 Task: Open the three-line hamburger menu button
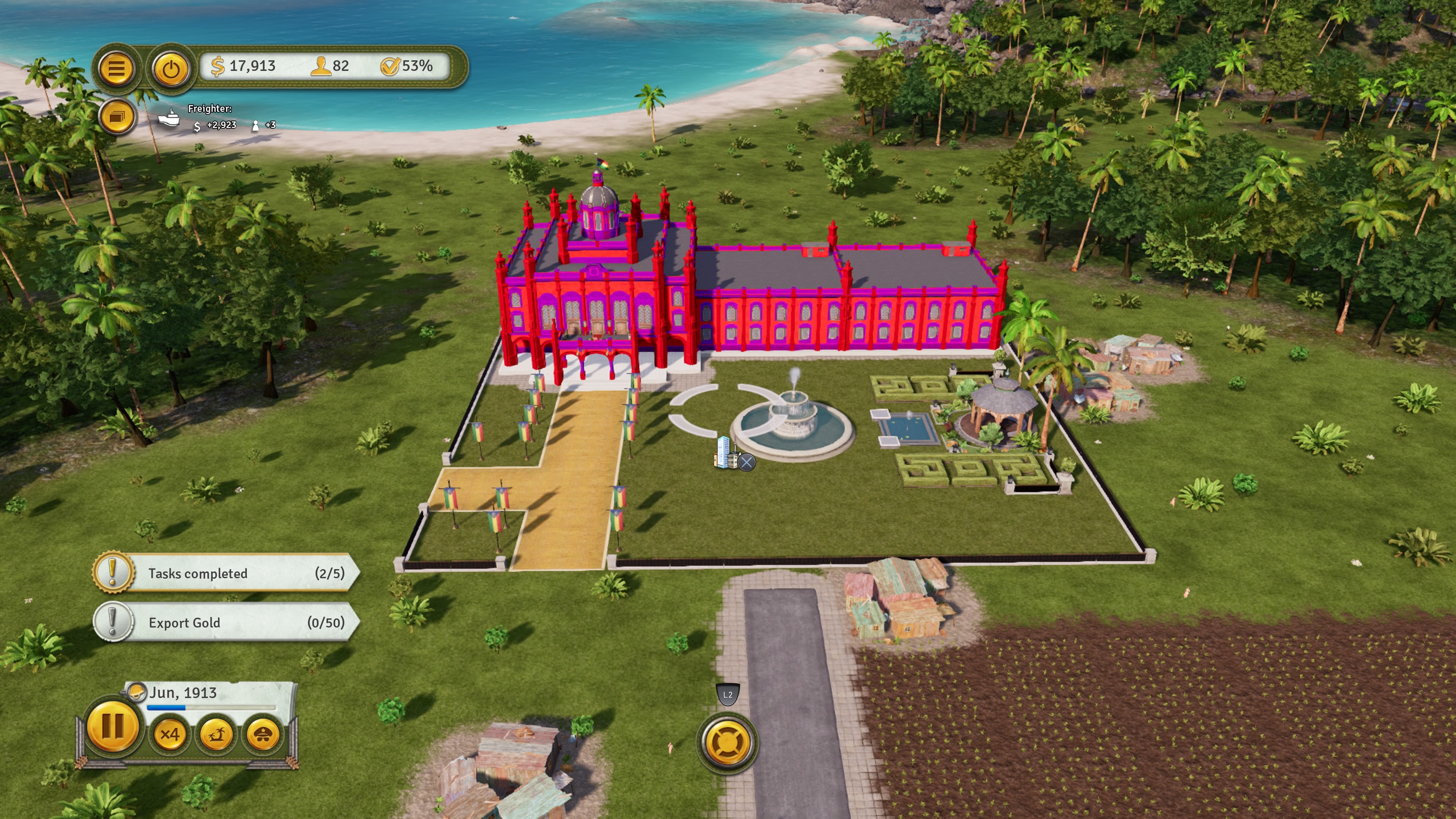pos(116,69)
